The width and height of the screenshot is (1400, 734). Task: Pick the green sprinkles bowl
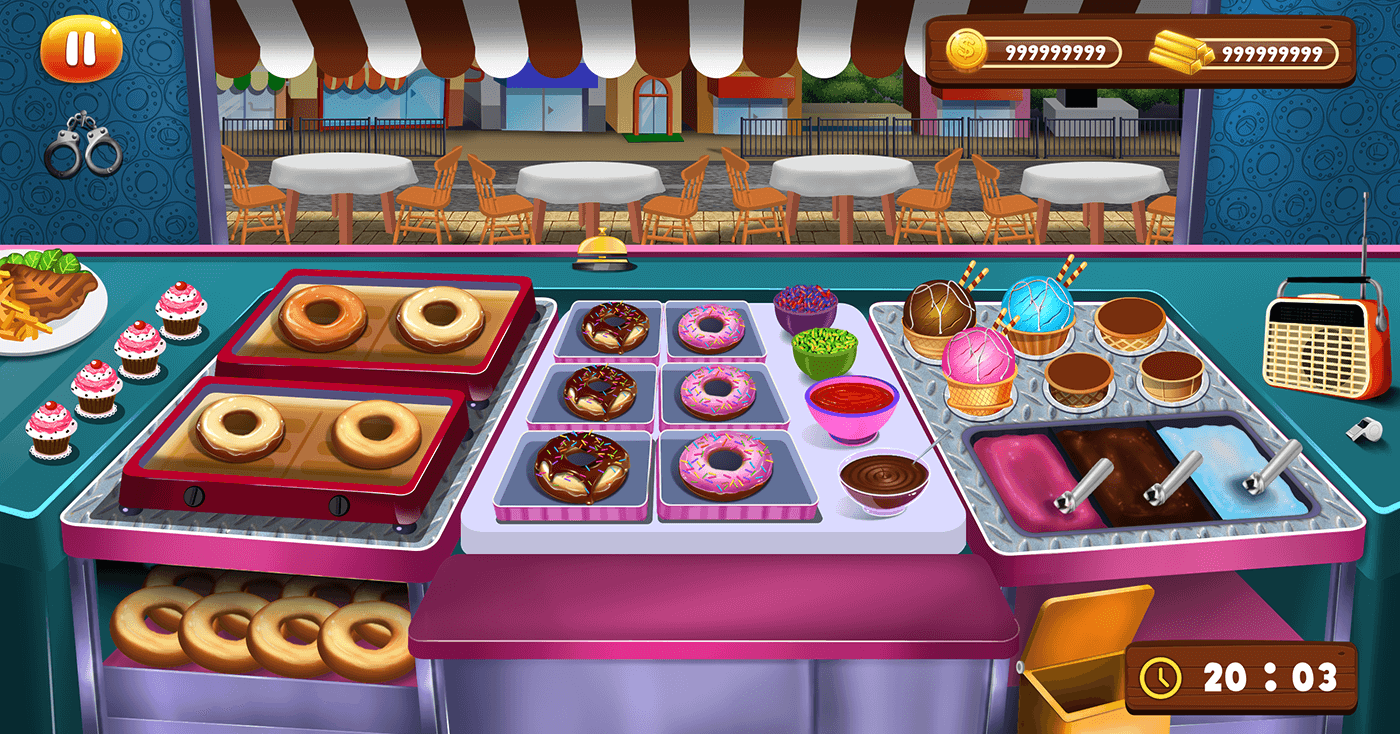pos(825,350)
